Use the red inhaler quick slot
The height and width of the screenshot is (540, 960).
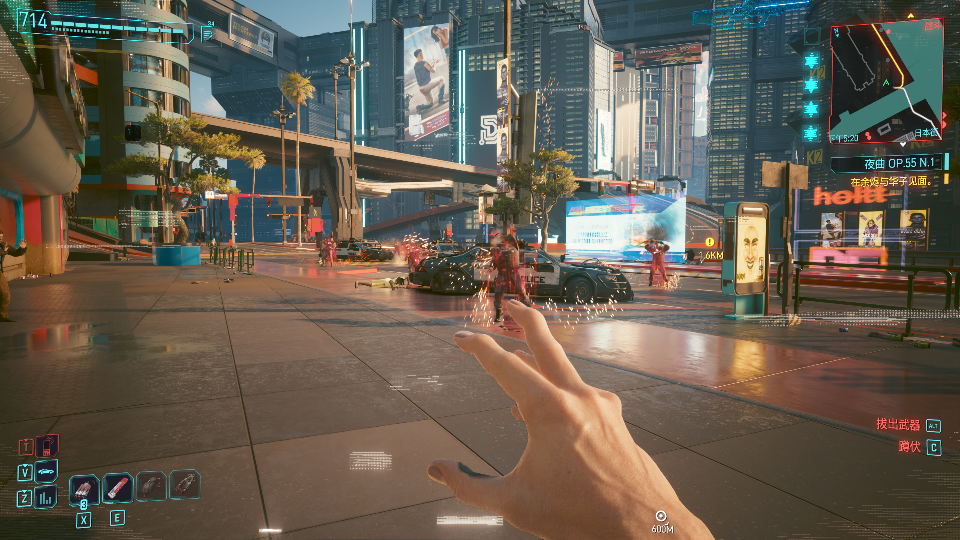coord(118,487)
